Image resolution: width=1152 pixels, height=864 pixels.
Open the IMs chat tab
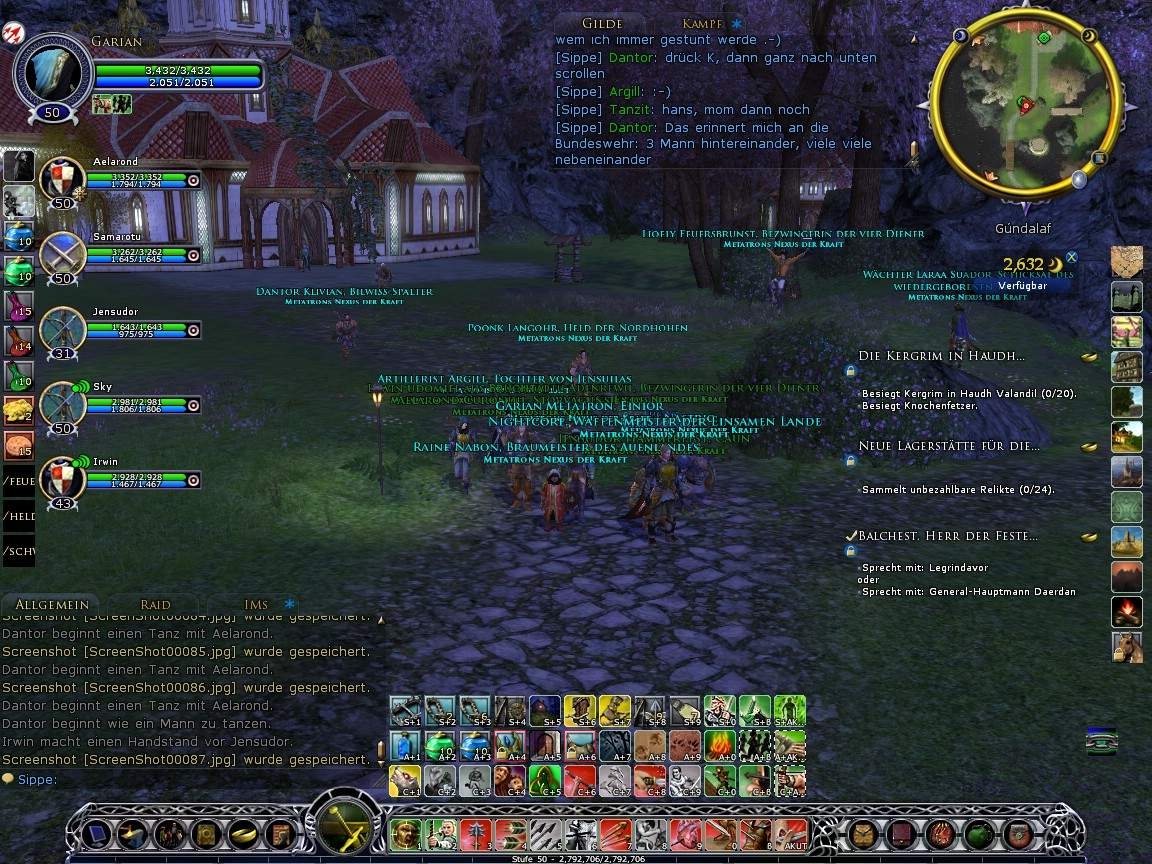tap(256, 604)
